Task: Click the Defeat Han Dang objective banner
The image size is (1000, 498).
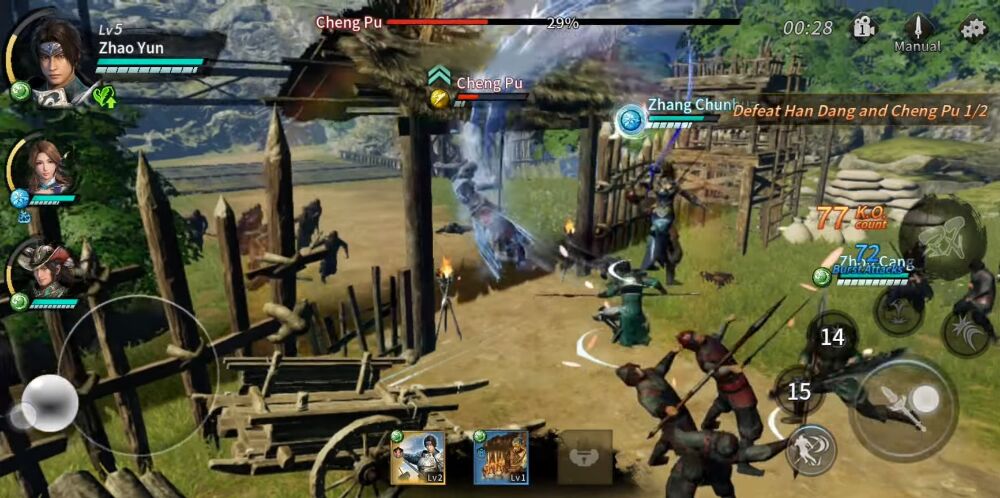Action: [x=858, y=111]
